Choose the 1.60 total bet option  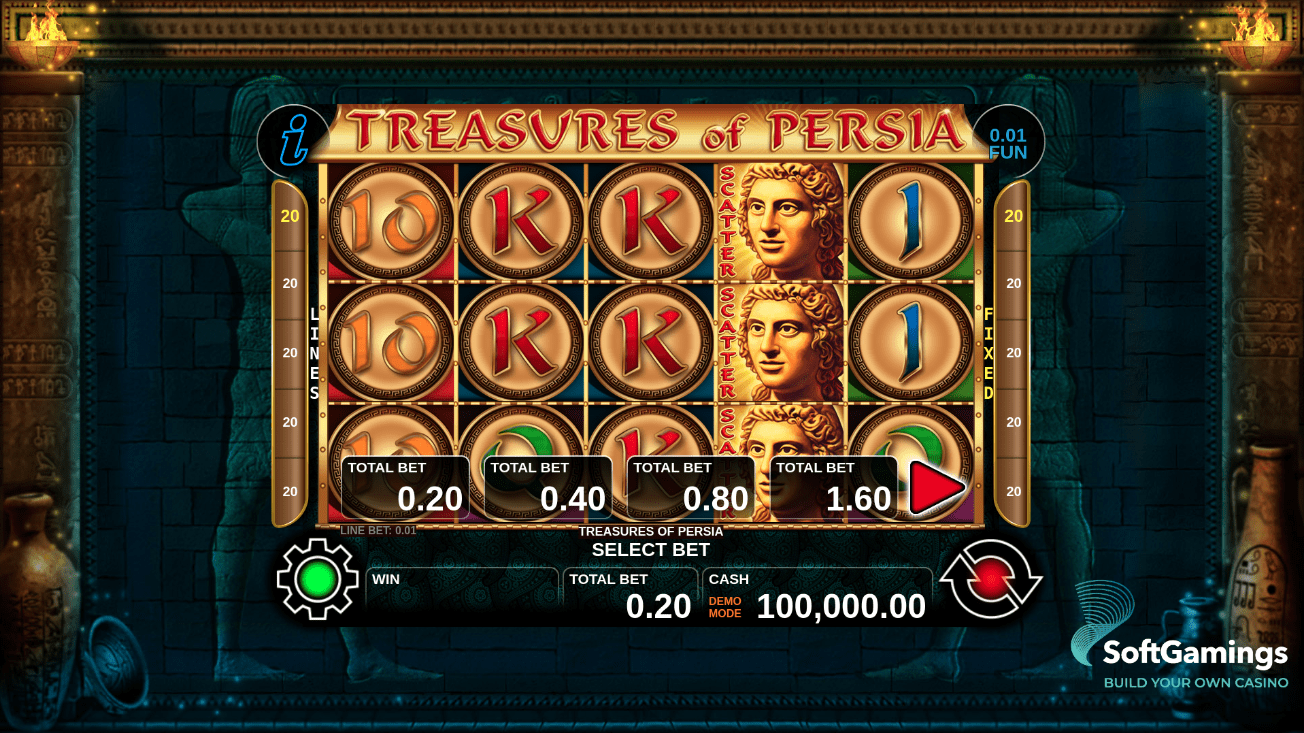click(x=836, y=488)
